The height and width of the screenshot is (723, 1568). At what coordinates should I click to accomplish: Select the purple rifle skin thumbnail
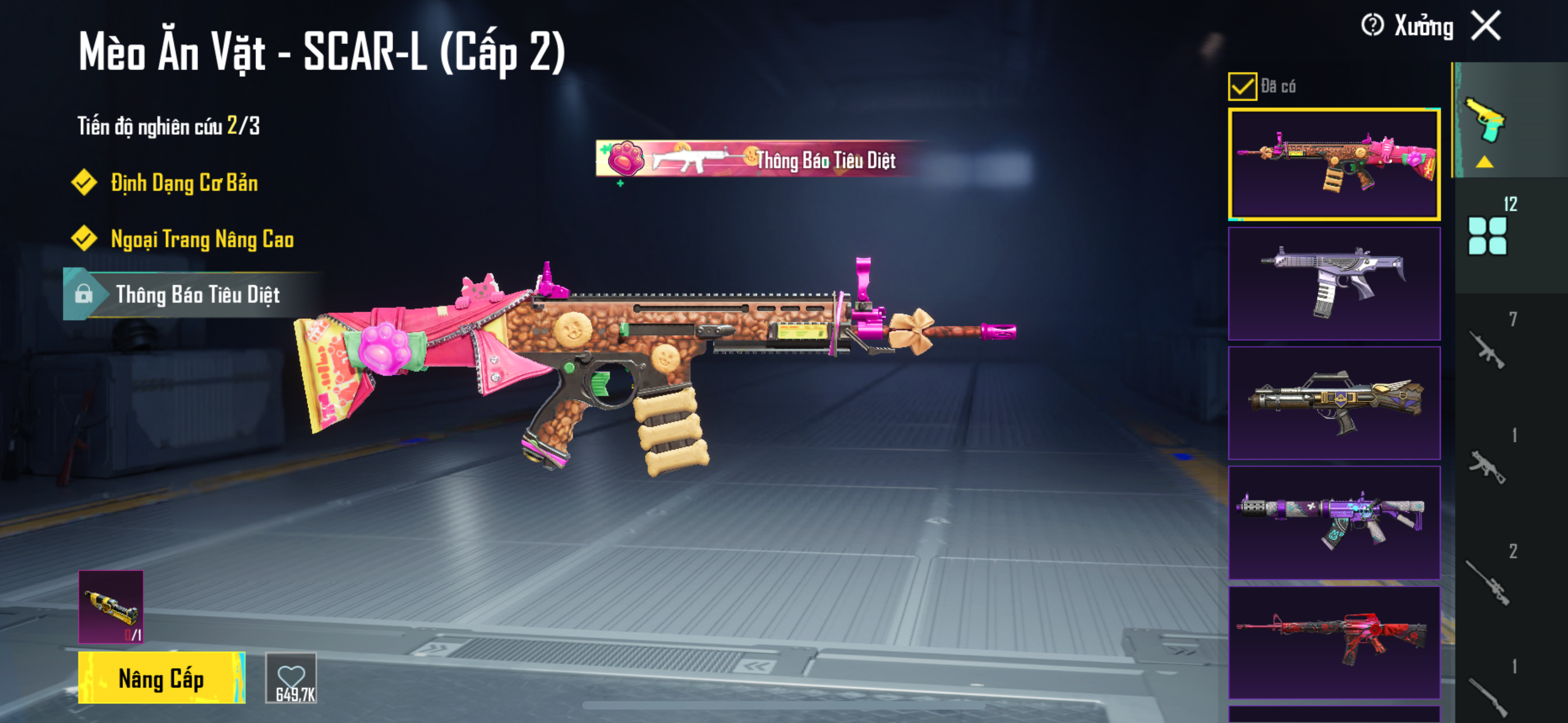pos(1334,522)
